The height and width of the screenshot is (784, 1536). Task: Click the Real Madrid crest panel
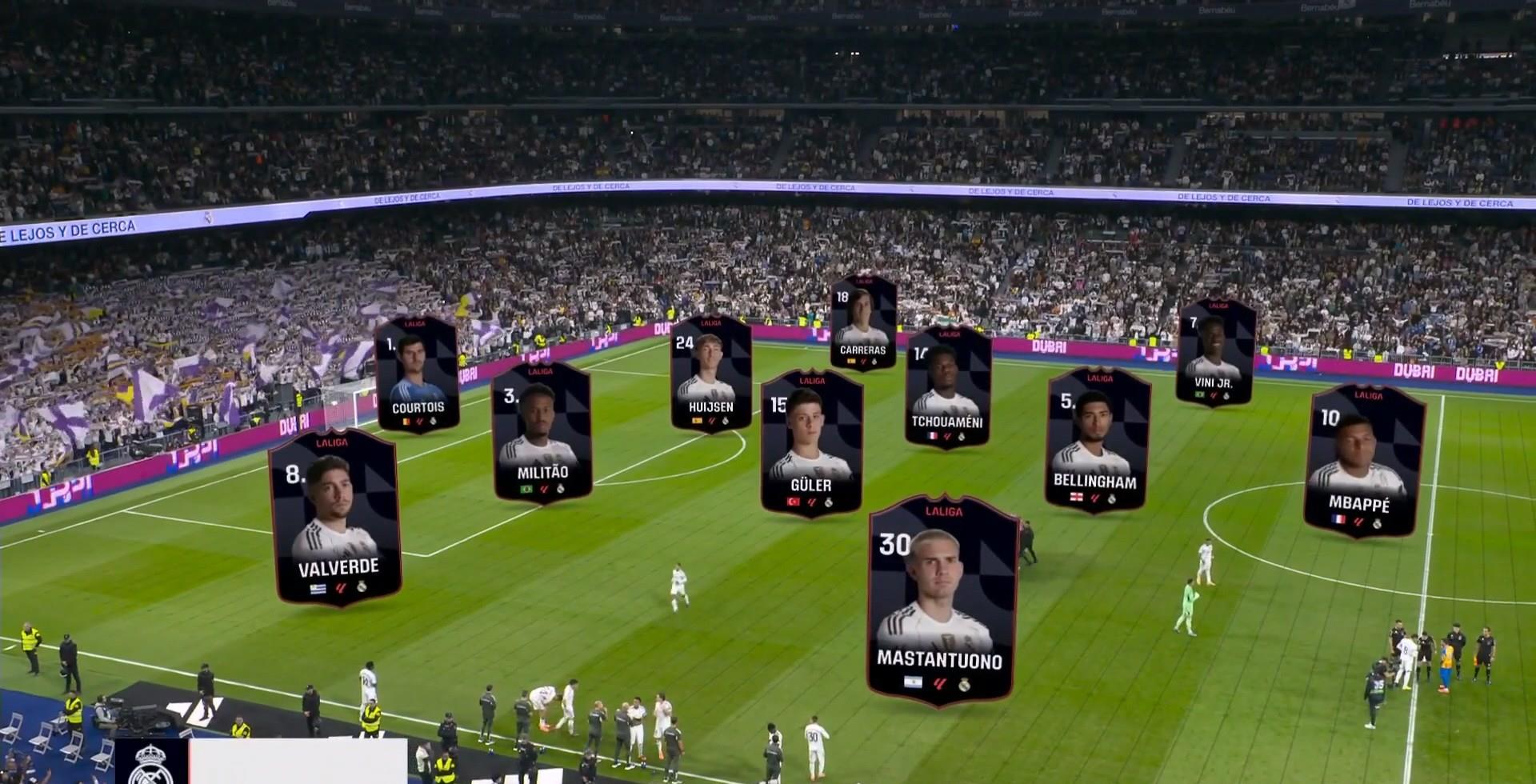(x=150, y=762)
